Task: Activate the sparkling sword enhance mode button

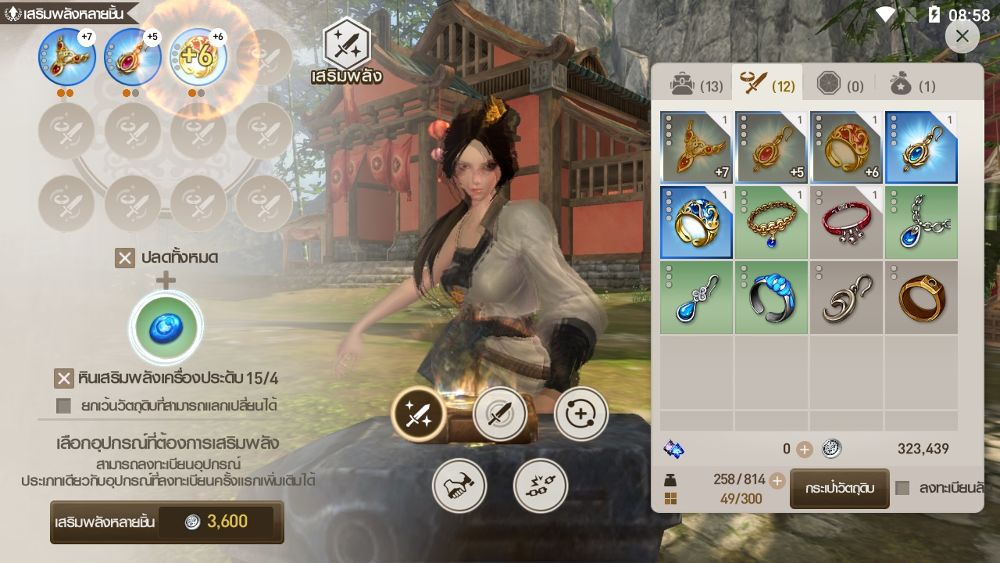Action: [x=418, y=414]
